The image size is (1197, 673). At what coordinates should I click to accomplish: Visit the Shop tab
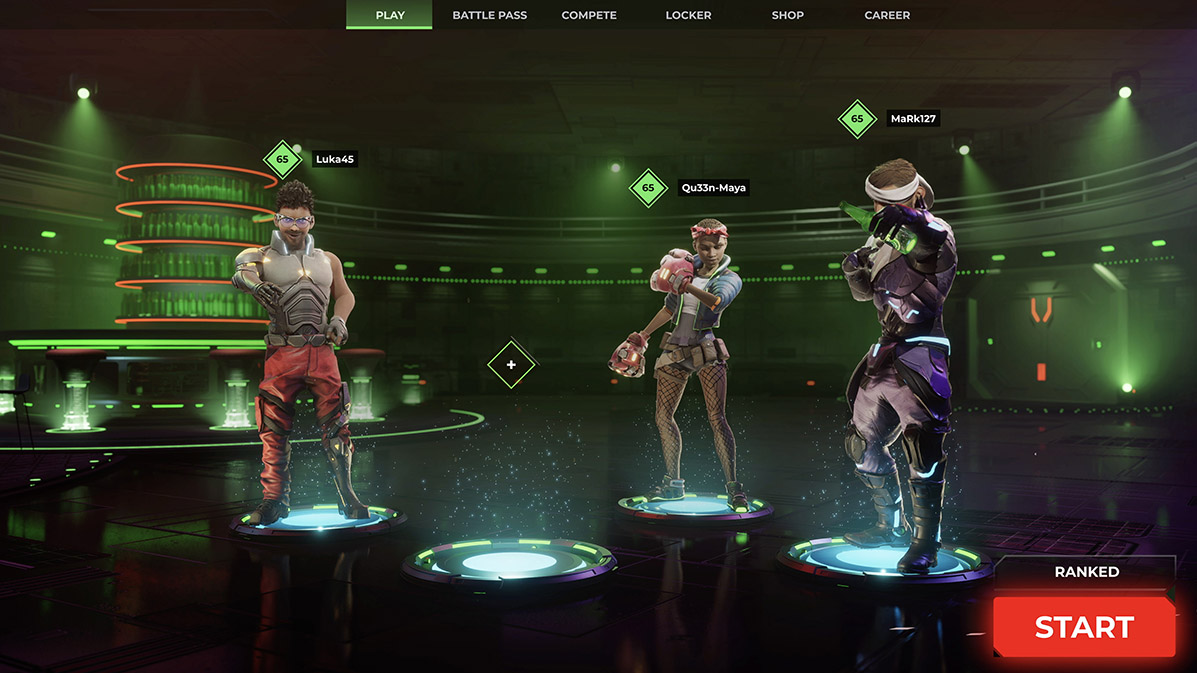787,15
